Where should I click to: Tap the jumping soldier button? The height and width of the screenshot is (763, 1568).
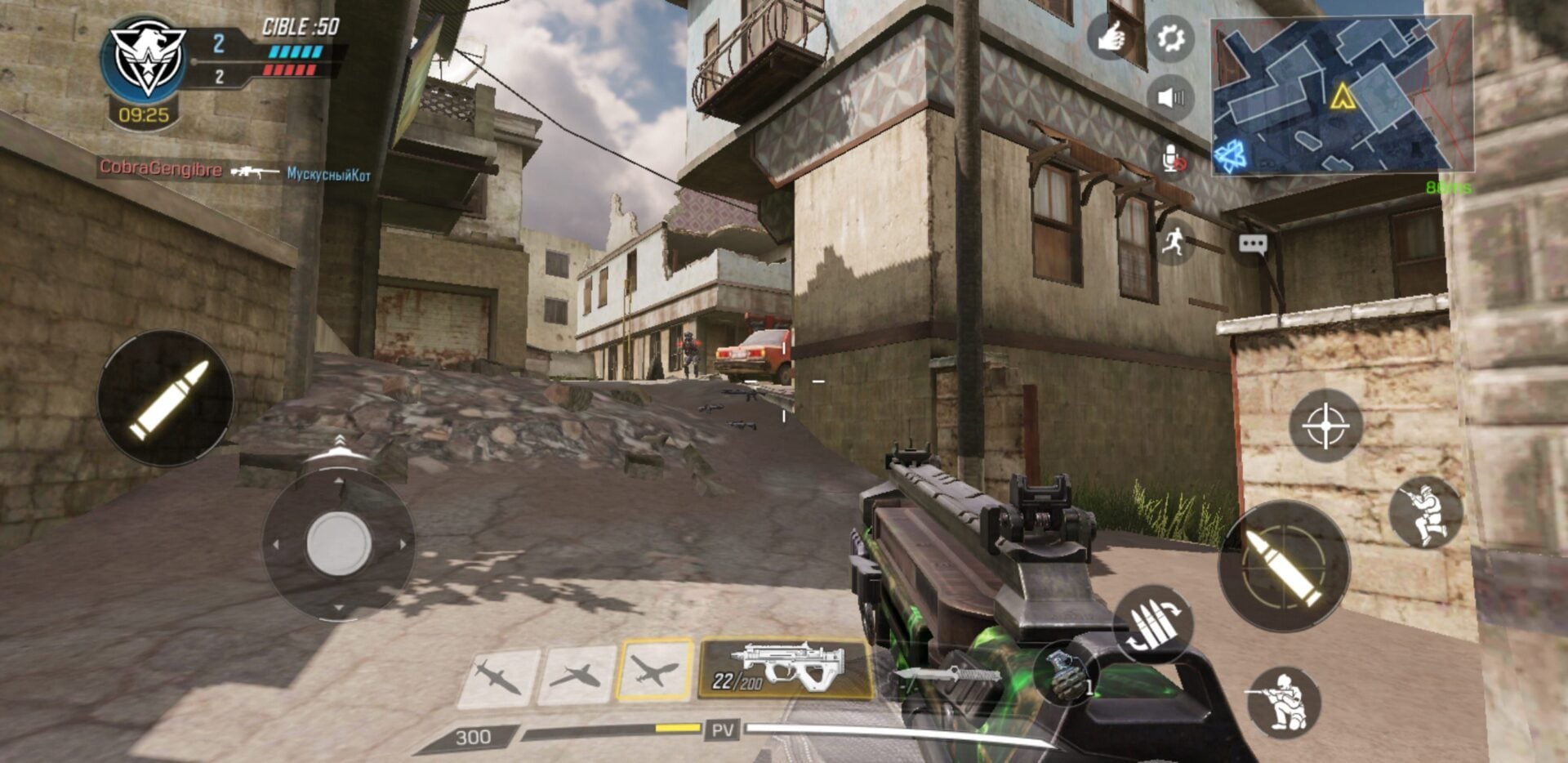tap(1426, 513)
